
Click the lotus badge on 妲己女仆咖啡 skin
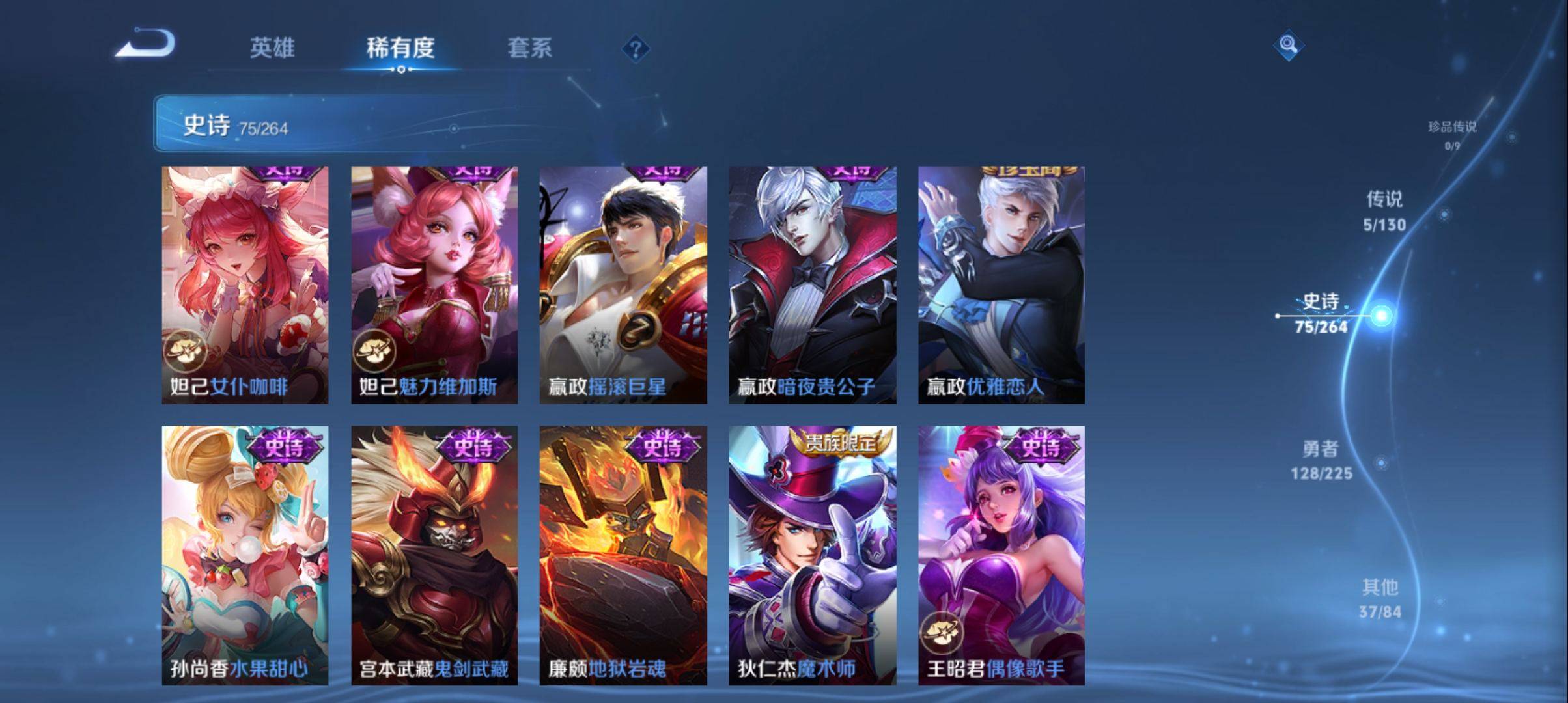coord(184,350)
